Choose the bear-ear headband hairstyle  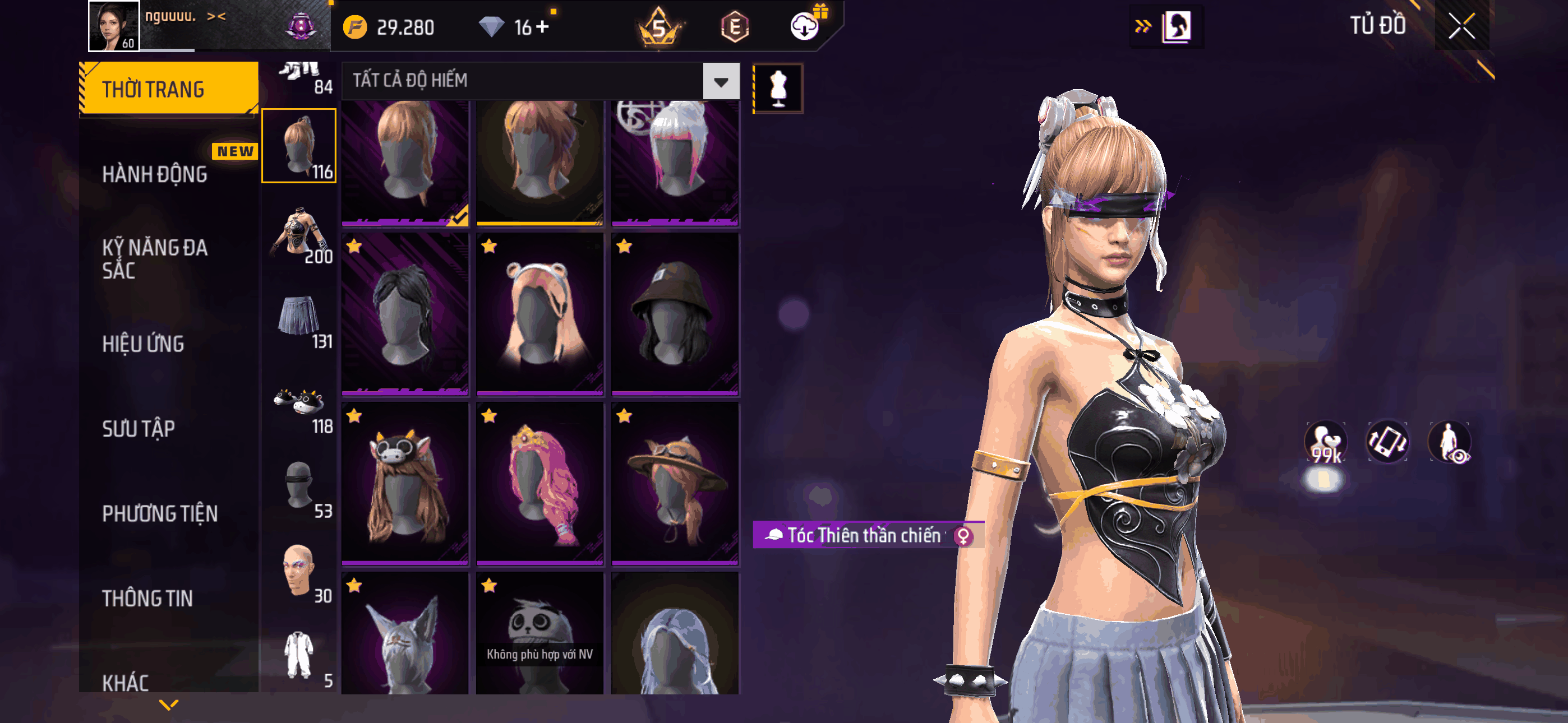[x=540, y=313]
